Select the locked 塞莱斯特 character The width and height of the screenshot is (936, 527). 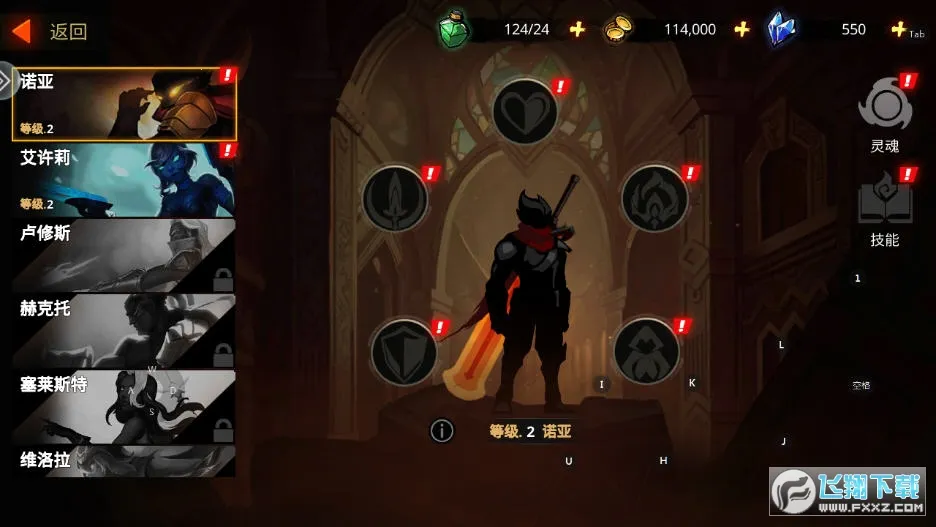click(x=125, y=405)
